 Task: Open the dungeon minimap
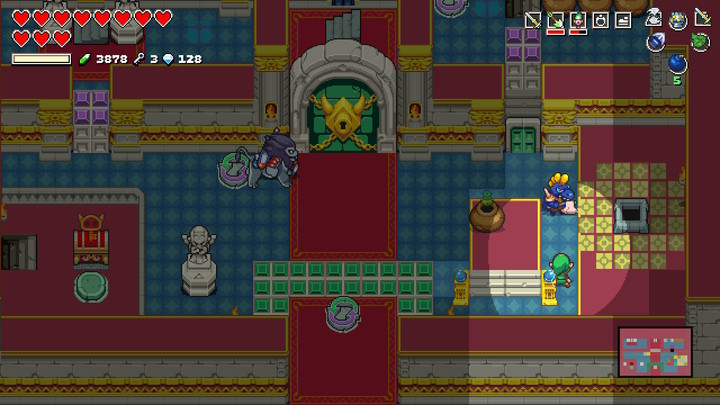655,352
